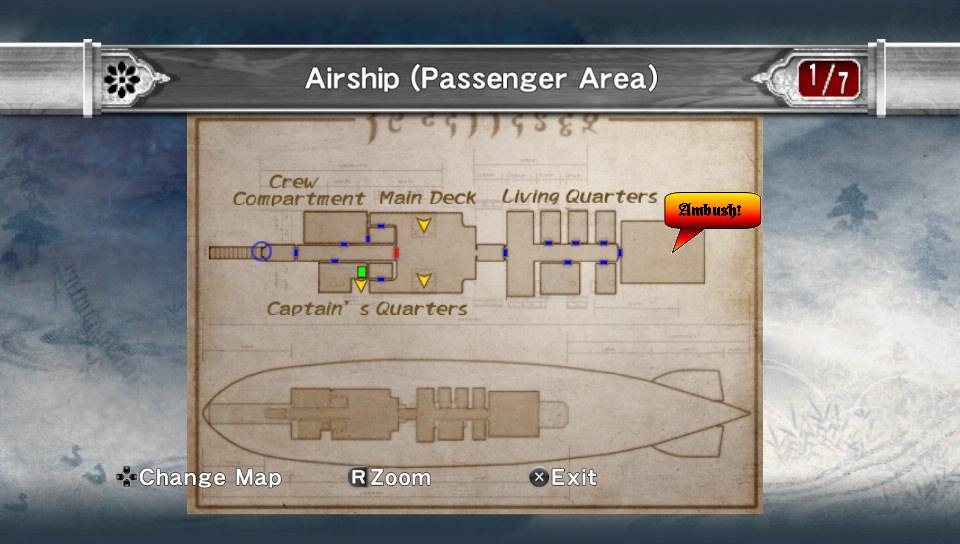The height and width of the screenshot is (544, 960).
Task: Exit the map screen
Action: 563,478
